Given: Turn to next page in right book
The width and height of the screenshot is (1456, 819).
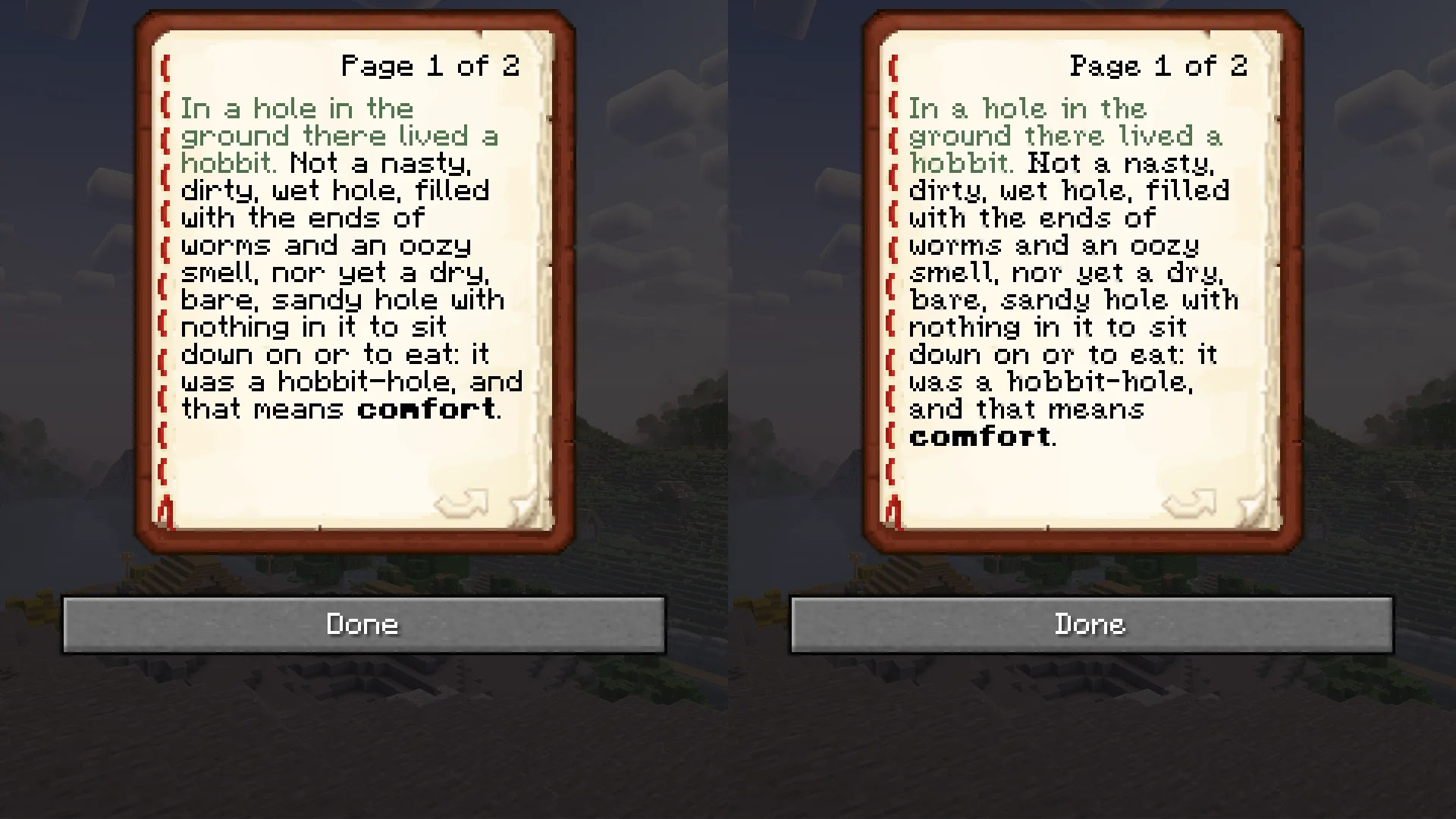Looking at the screenshot, I should 1190,503.
